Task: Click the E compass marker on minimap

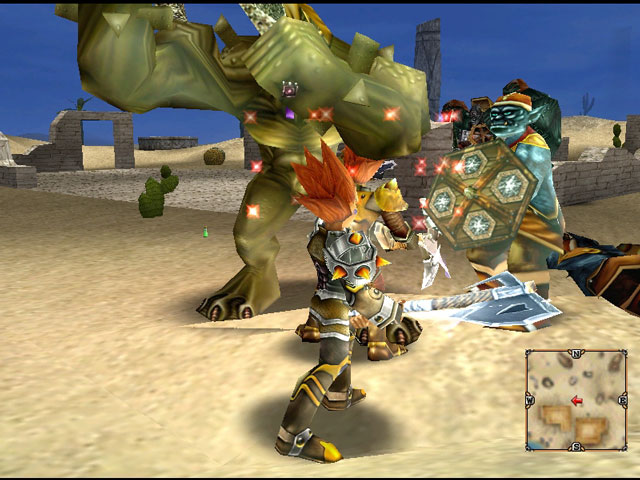Action: 624,400
